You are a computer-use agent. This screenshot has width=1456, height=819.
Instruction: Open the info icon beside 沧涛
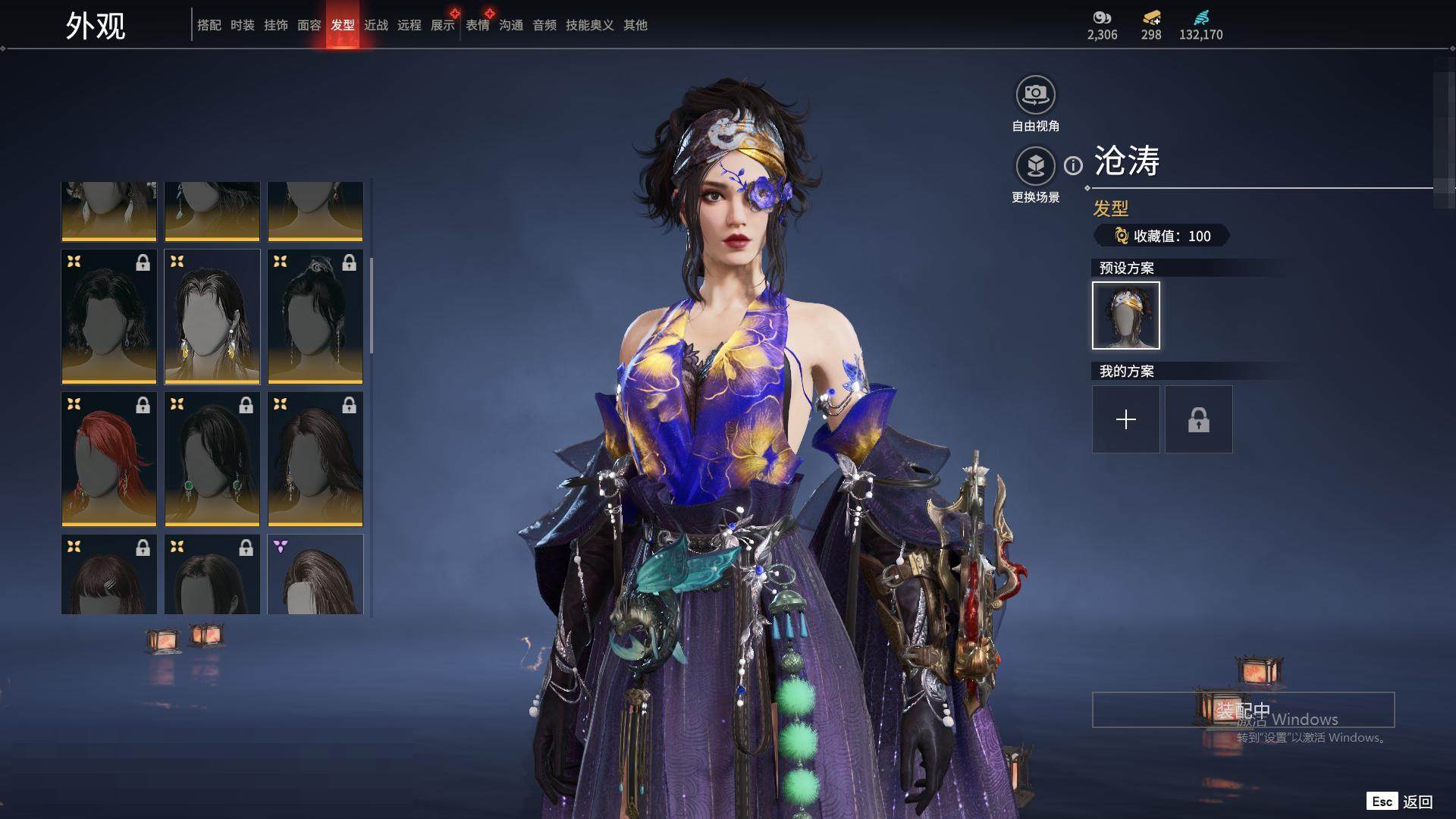(1073, 165)
